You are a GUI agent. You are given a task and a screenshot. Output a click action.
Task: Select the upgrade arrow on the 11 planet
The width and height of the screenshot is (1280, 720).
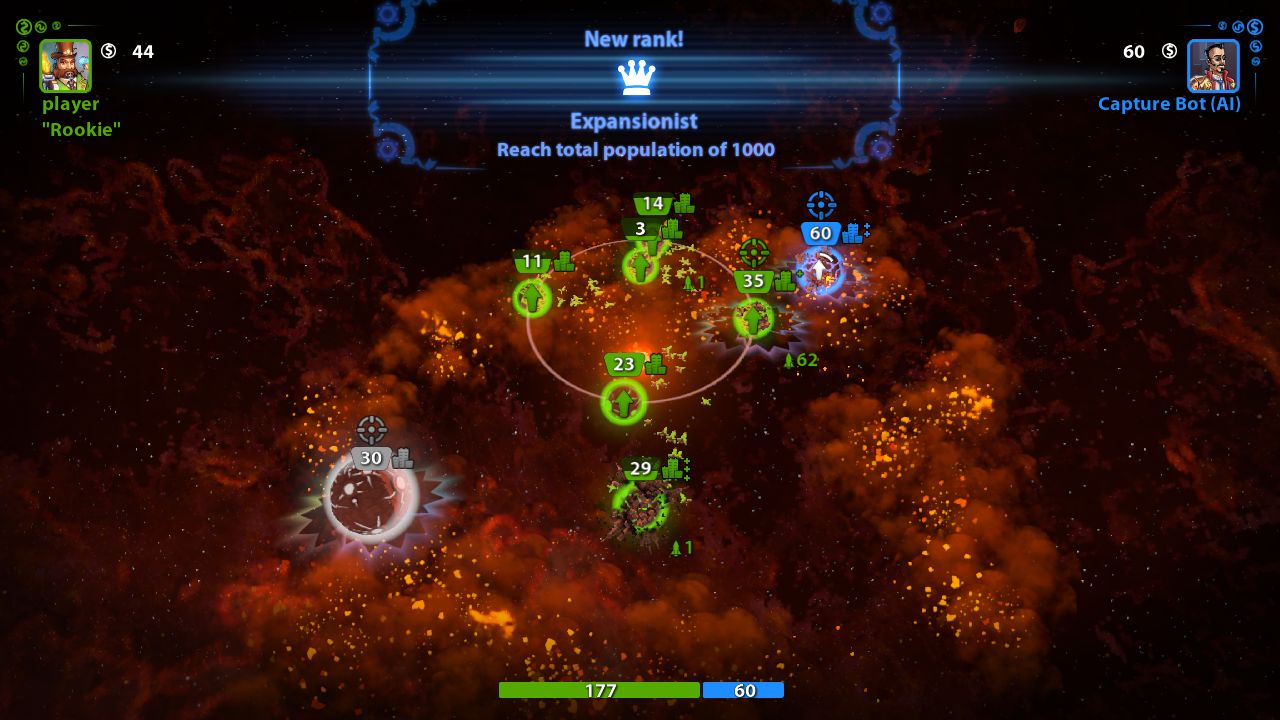click(532, 297)
